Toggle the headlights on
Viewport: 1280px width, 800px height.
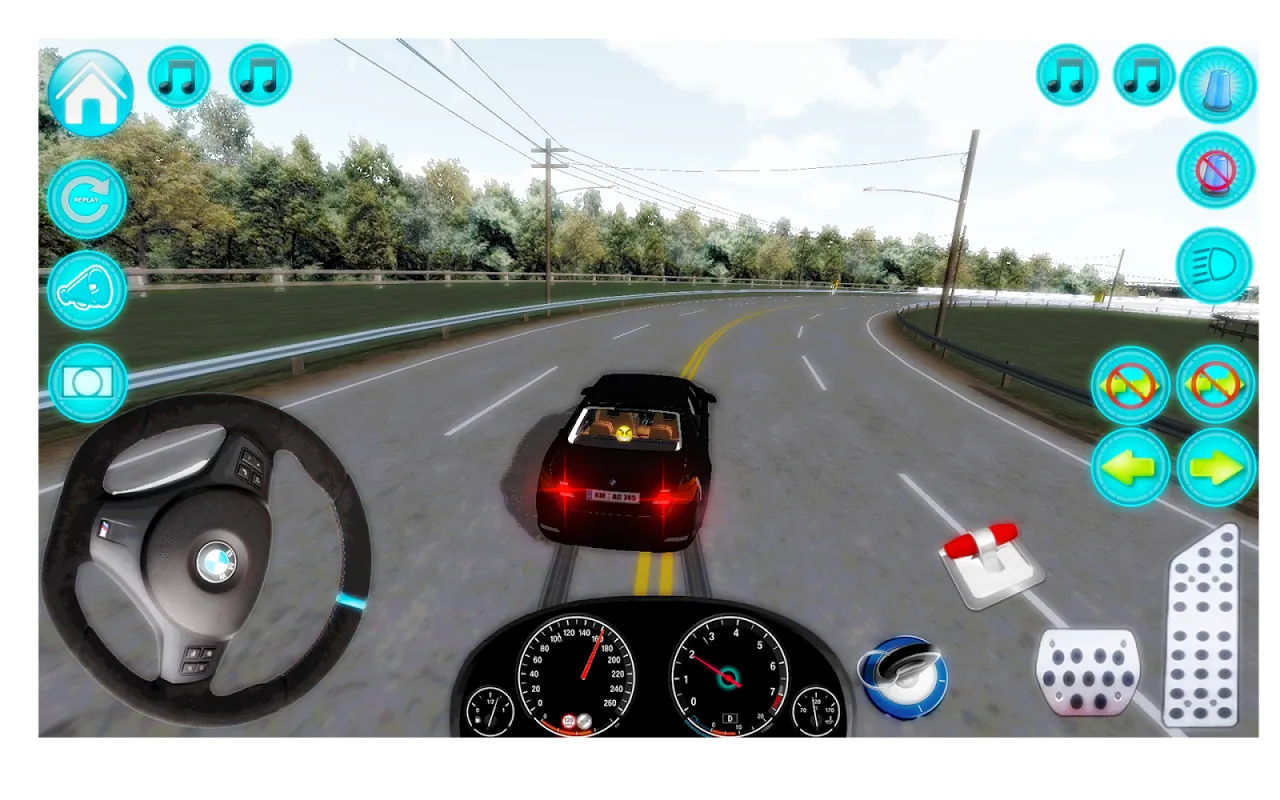pyautogui.click(x=1217, y=266)
